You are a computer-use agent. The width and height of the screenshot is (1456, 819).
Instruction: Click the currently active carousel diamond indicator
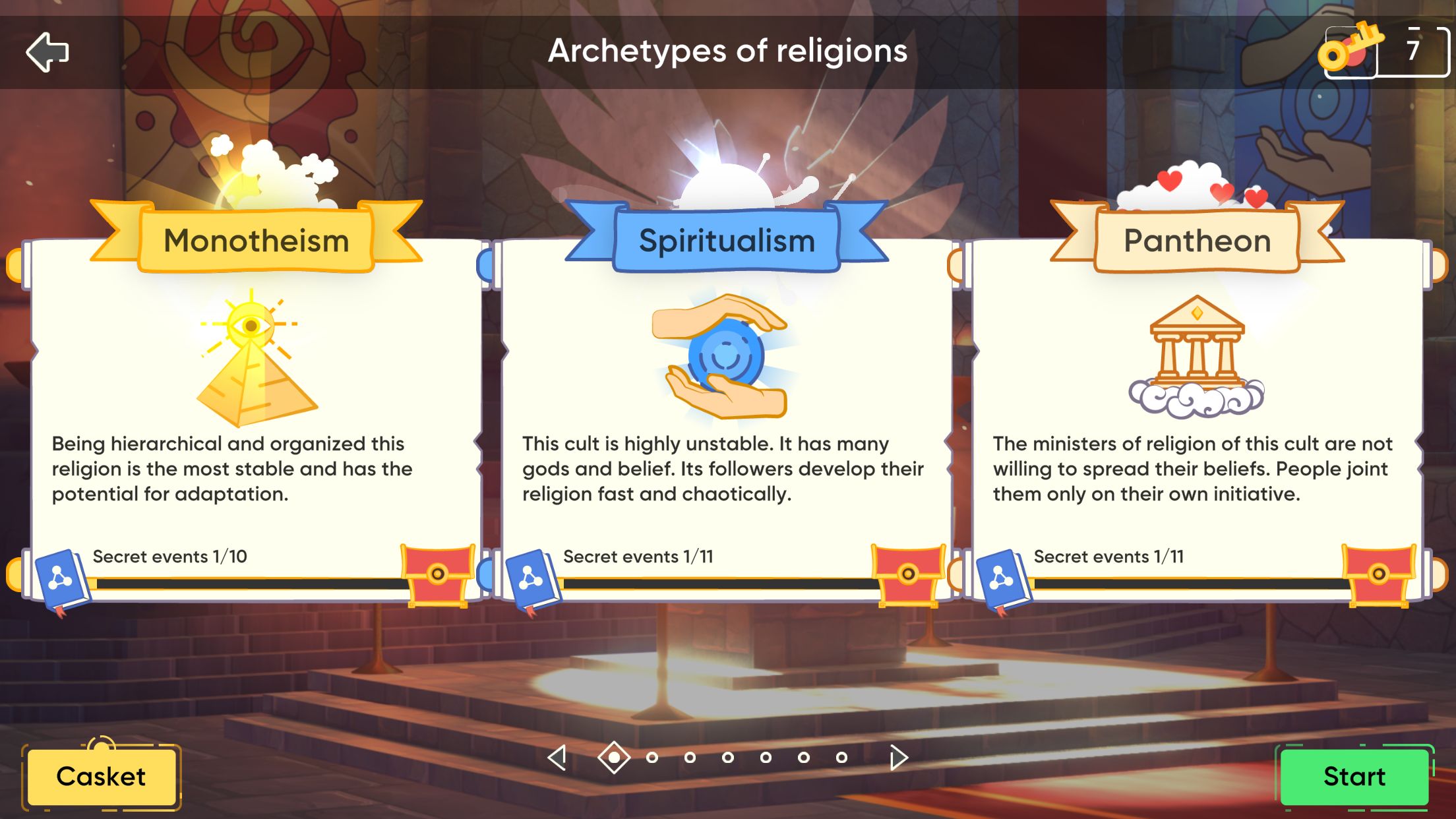(x=615, y=757)
